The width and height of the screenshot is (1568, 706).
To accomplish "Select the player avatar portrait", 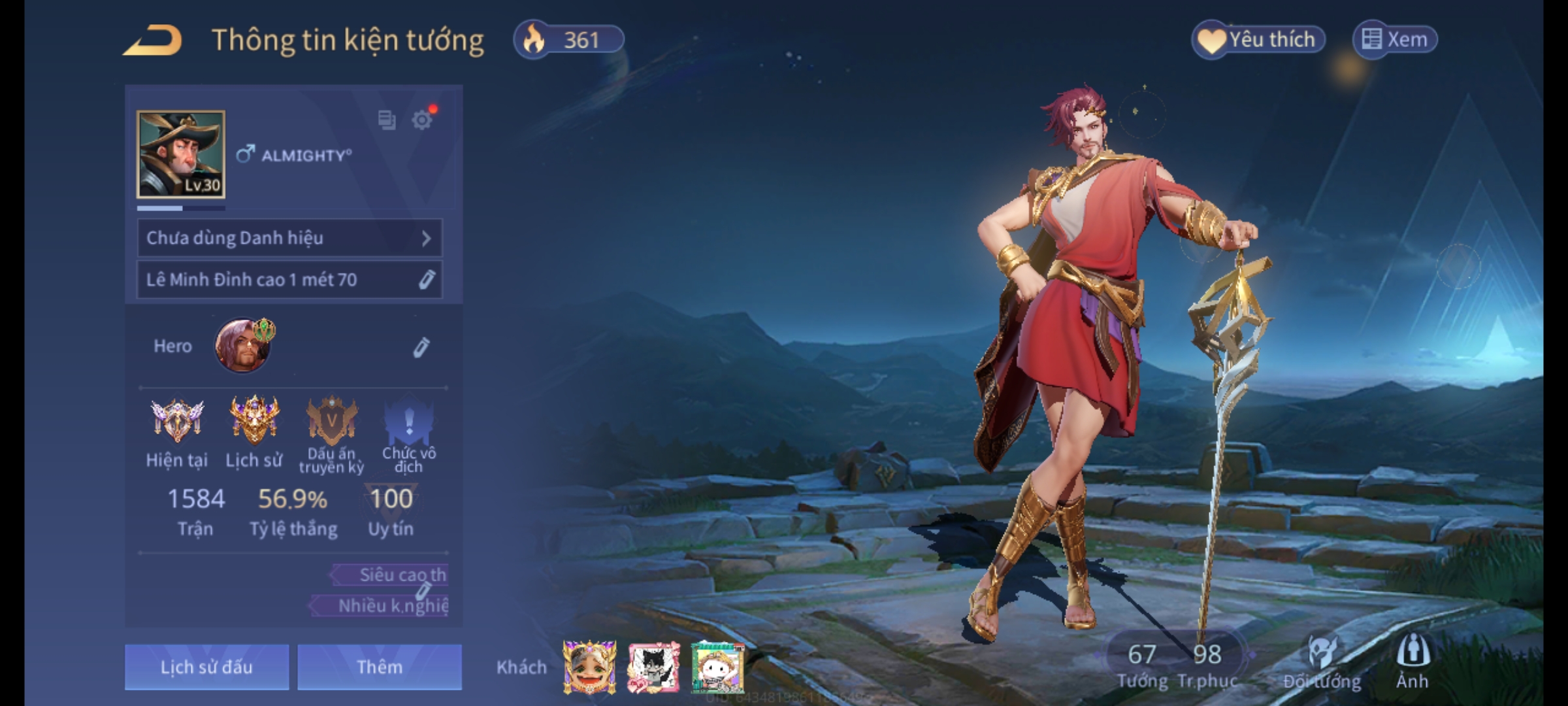I will (181, 154).
